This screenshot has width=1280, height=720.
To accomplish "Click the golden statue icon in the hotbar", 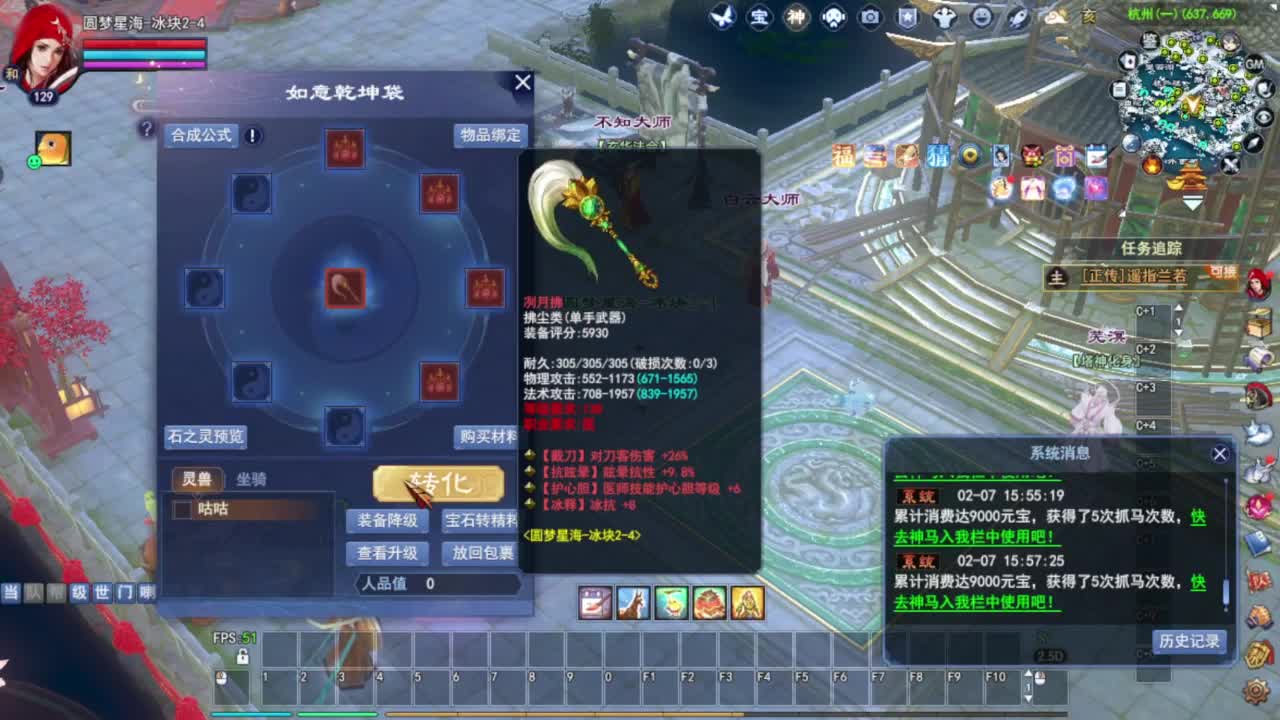I will [x=746, y=604].
